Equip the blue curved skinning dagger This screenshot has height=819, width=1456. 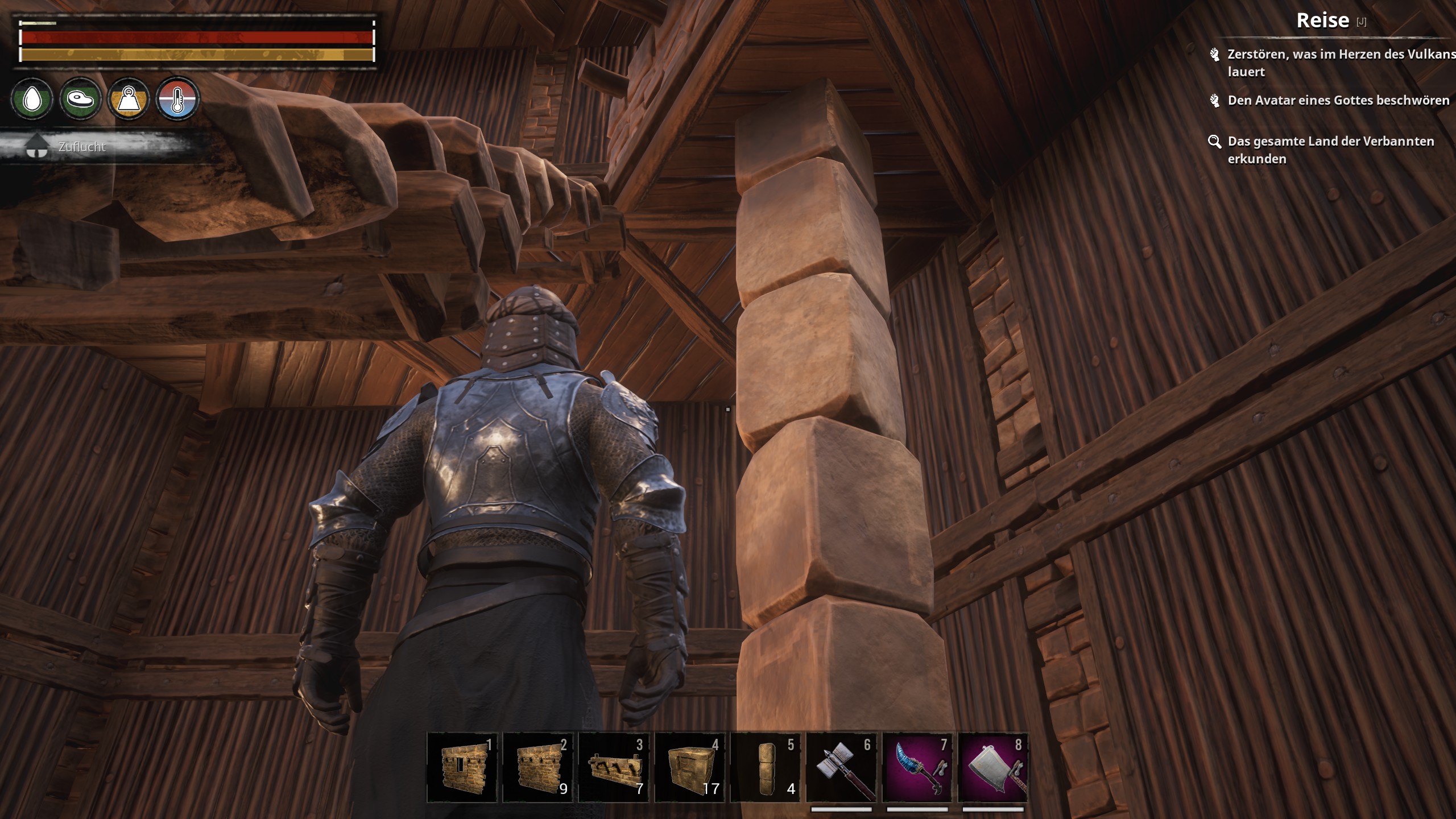pos(917,768)
